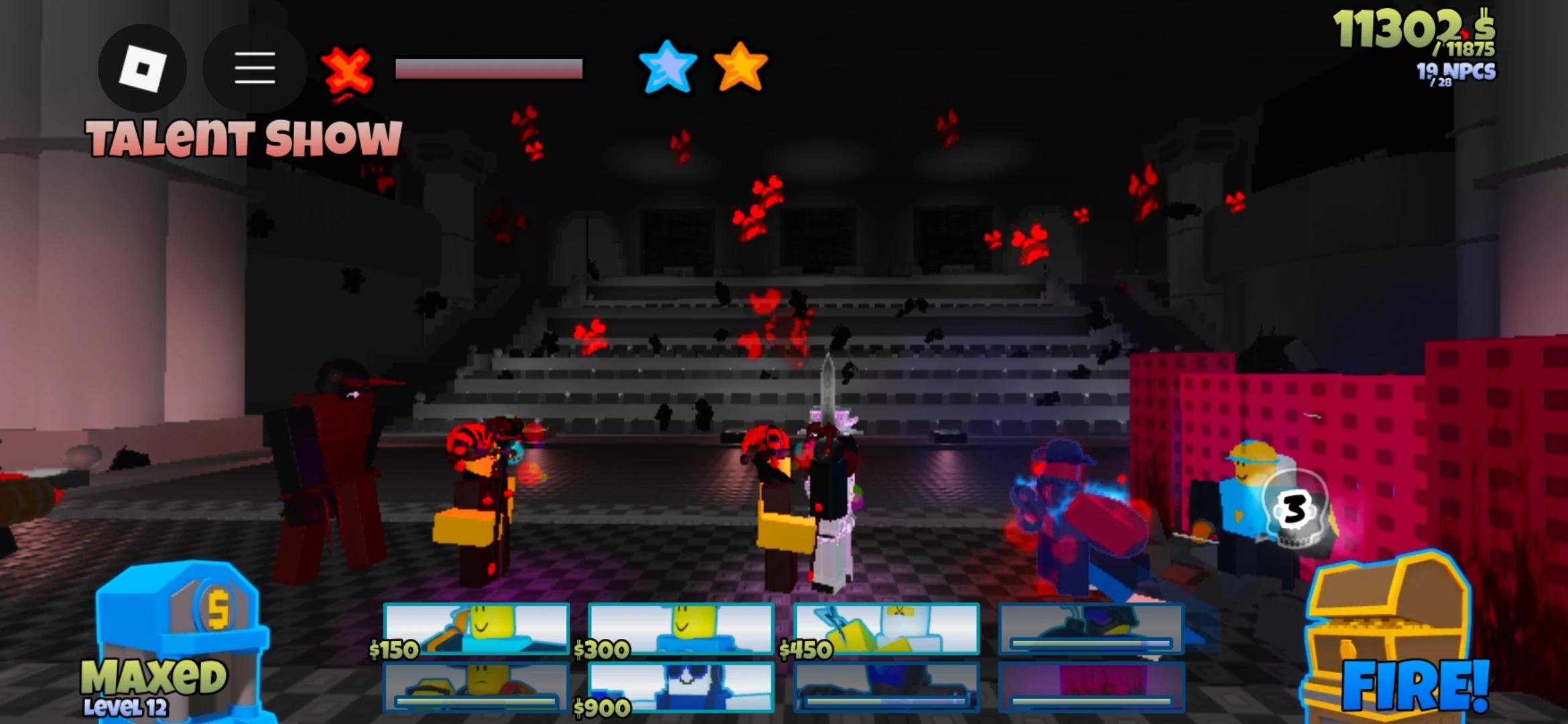Select the orange star icon

(740, 67)
